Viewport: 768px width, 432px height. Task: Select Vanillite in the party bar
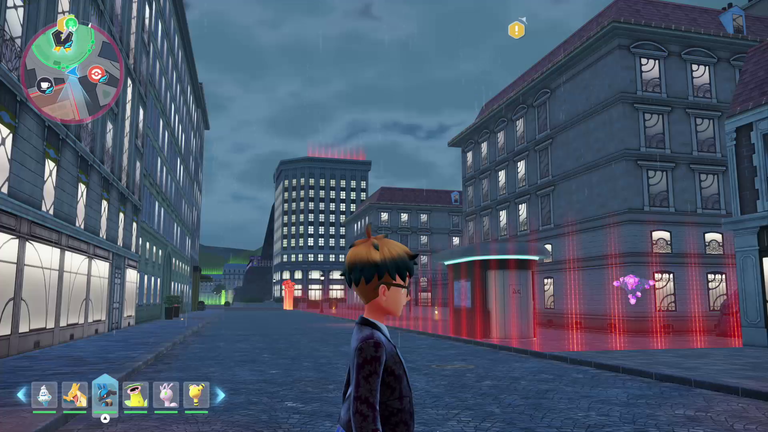[x=43, y=394]
